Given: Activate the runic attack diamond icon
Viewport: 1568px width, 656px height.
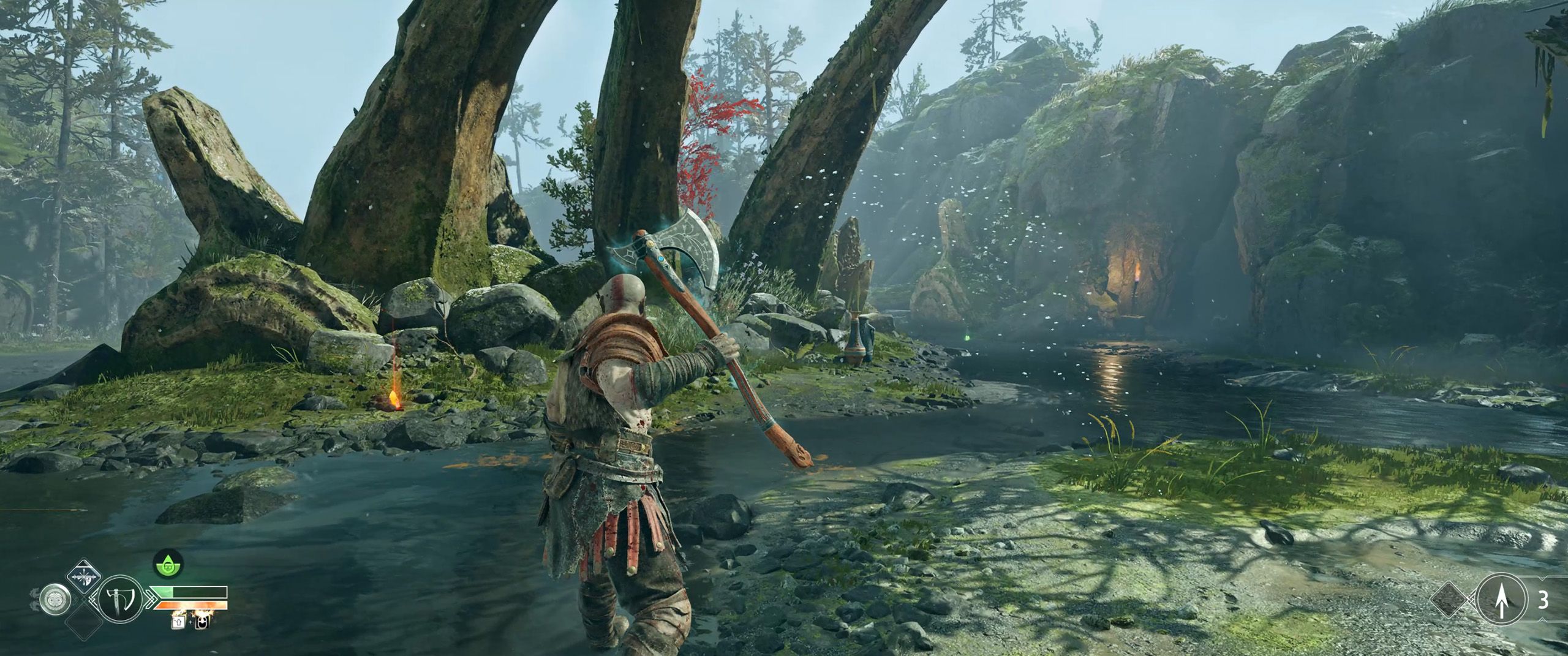Looking at the screenshot, I should 83,575.
